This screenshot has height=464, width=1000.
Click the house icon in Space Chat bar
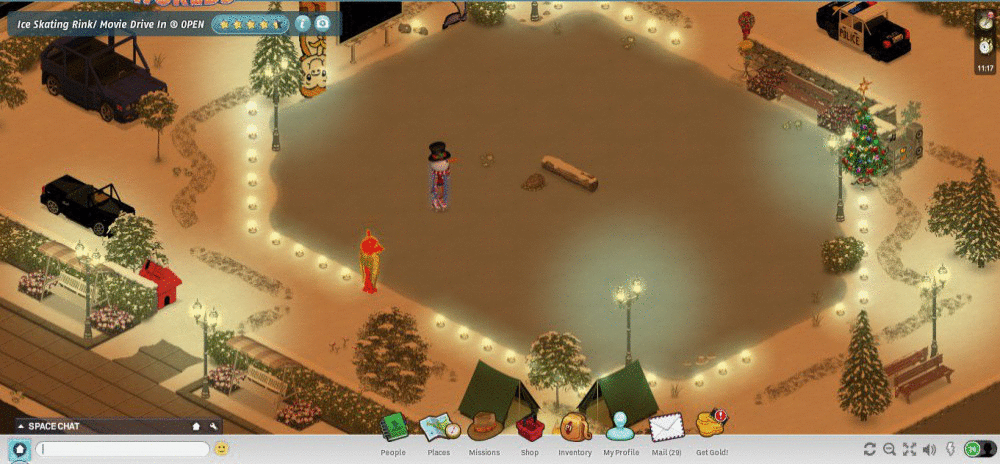point(197,426)
